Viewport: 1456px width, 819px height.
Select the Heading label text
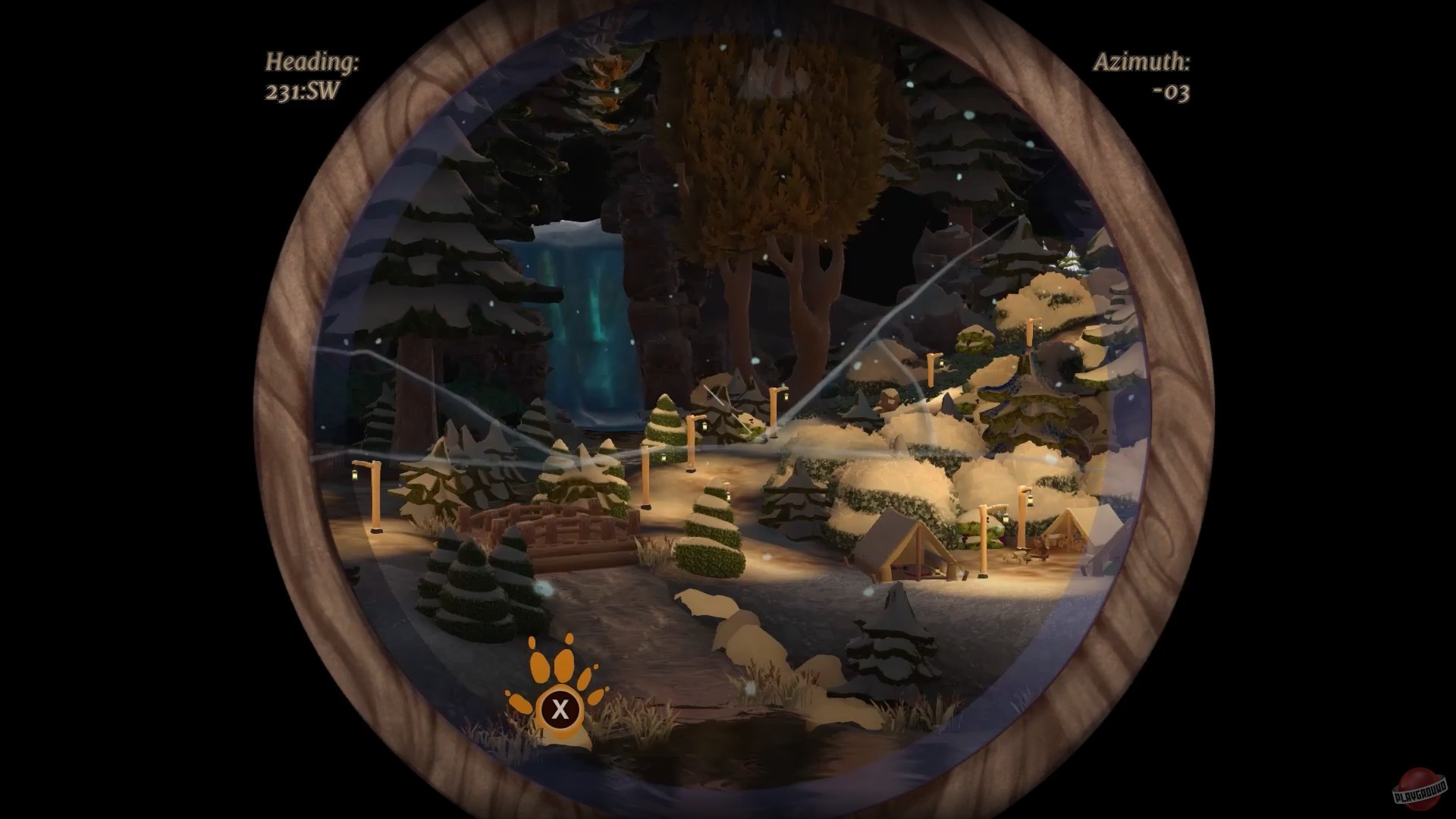point(312,62)
